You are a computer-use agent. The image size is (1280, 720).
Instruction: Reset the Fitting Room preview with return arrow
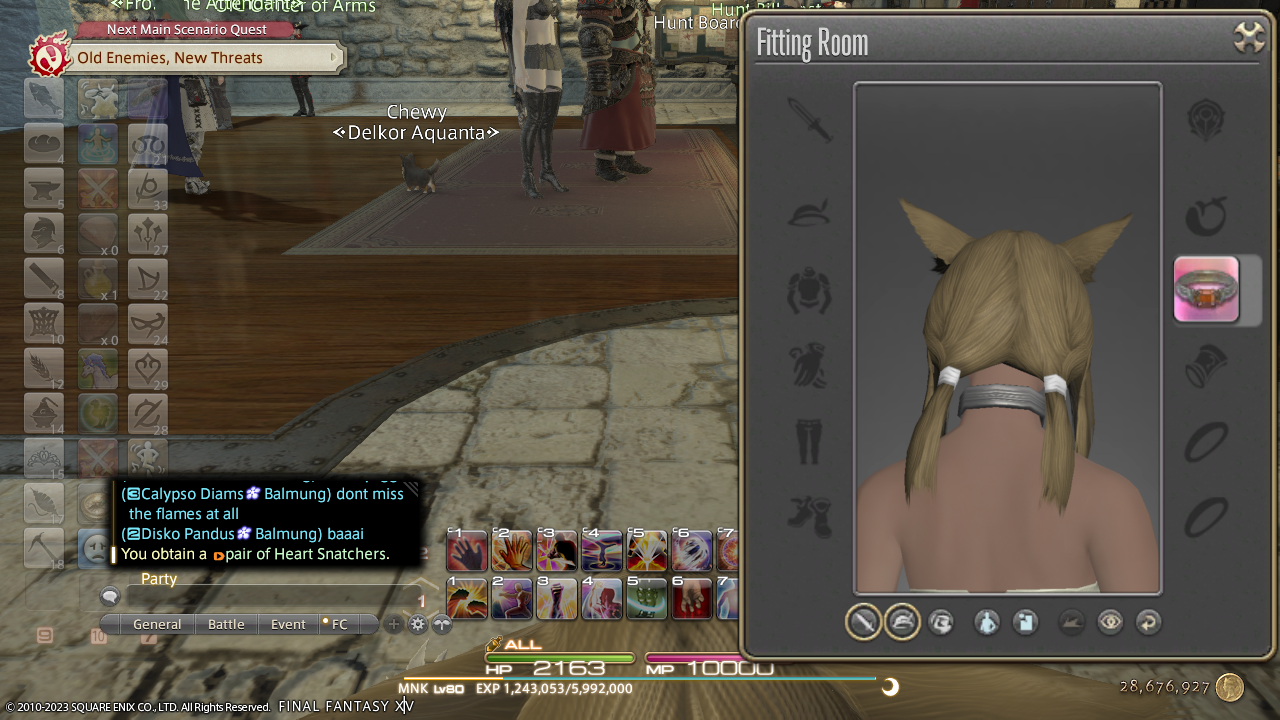[x=1149, y=622]
